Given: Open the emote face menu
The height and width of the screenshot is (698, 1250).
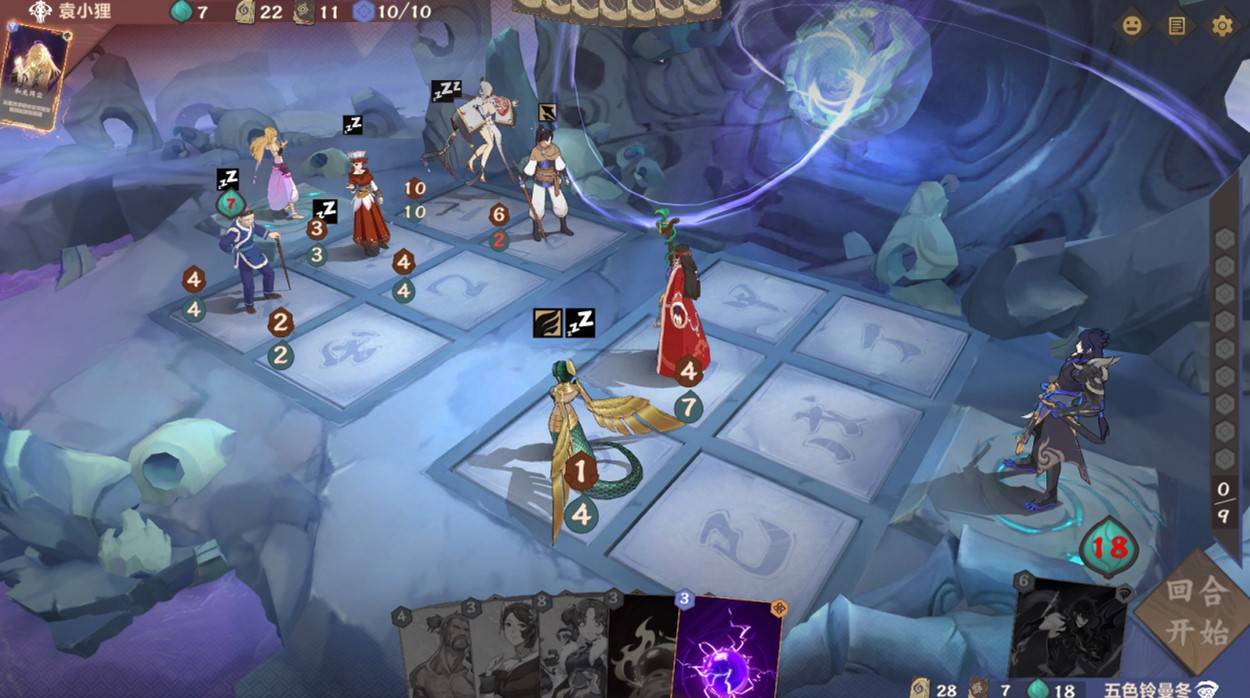Looking at the screenshot, I should point(1132,26).
